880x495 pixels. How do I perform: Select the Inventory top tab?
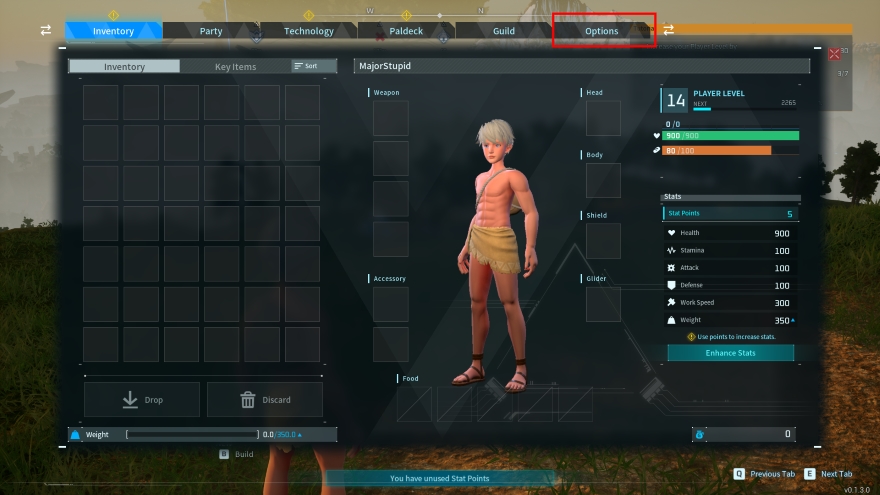(113, 31)
